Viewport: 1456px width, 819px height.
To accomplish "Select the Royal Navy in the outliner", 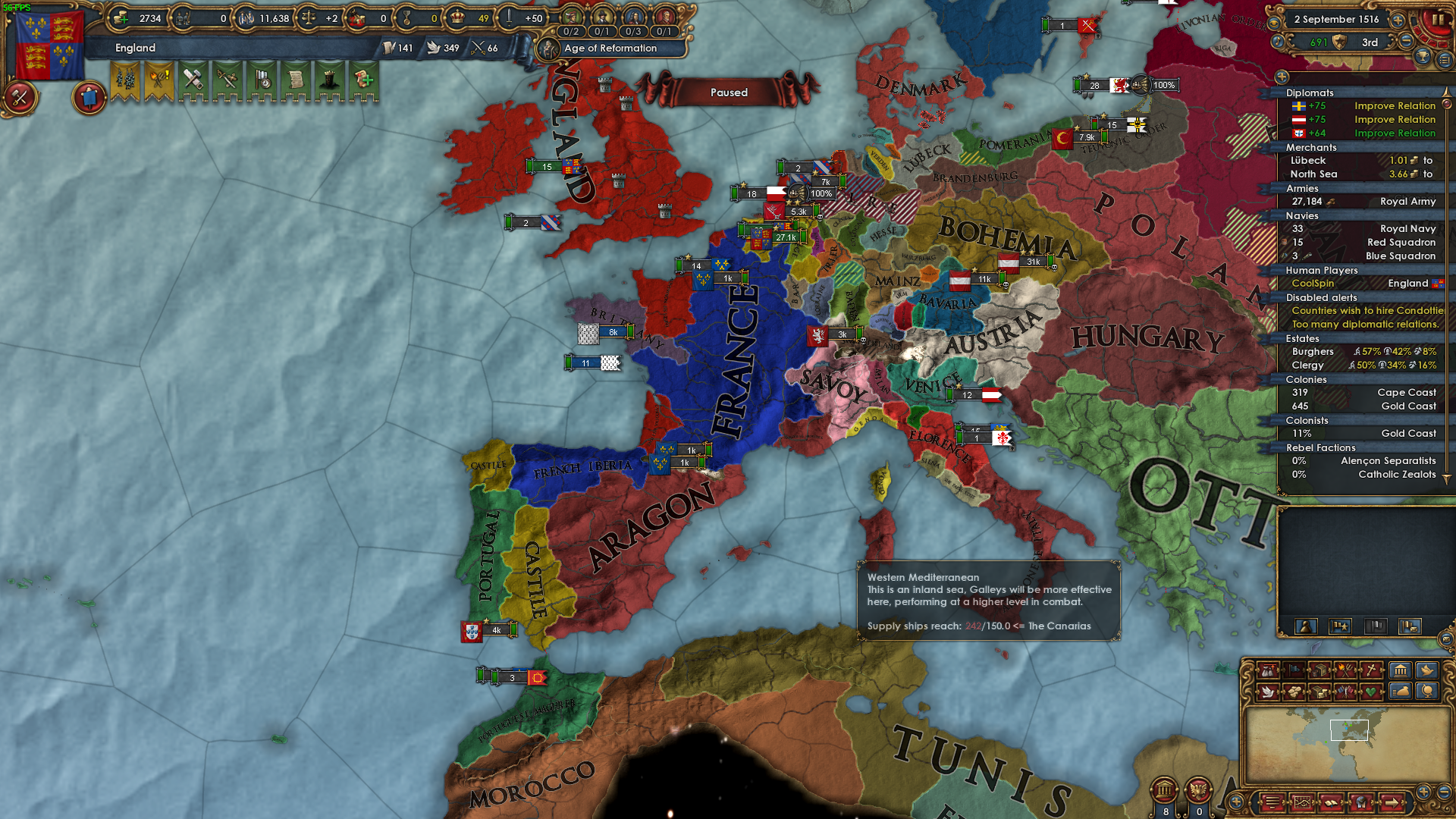I will [x=1403, y=228].
